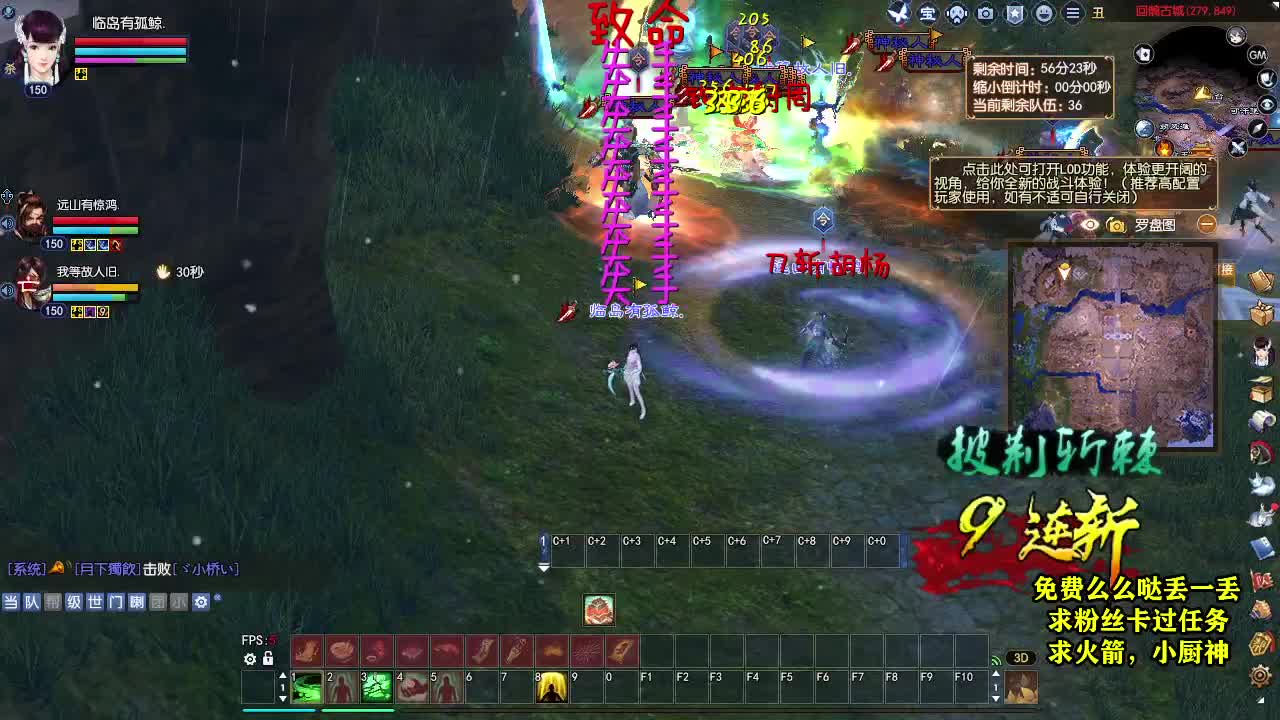Open chat settings via the gear icon
1280x720 pixels.
pos(200,602)
